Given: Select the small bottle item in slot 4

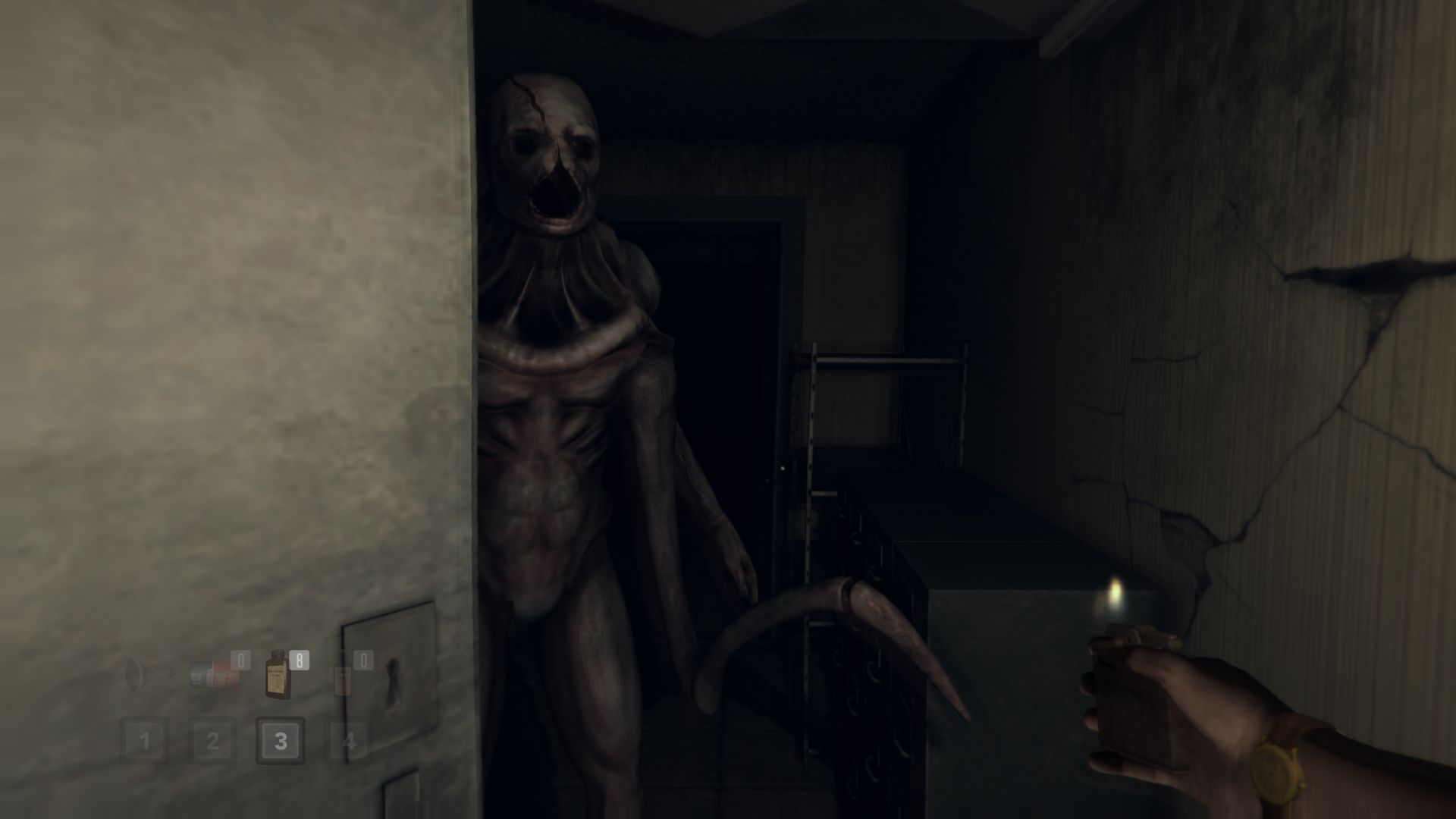Looking at the screenshot, I should pos(343,679).
